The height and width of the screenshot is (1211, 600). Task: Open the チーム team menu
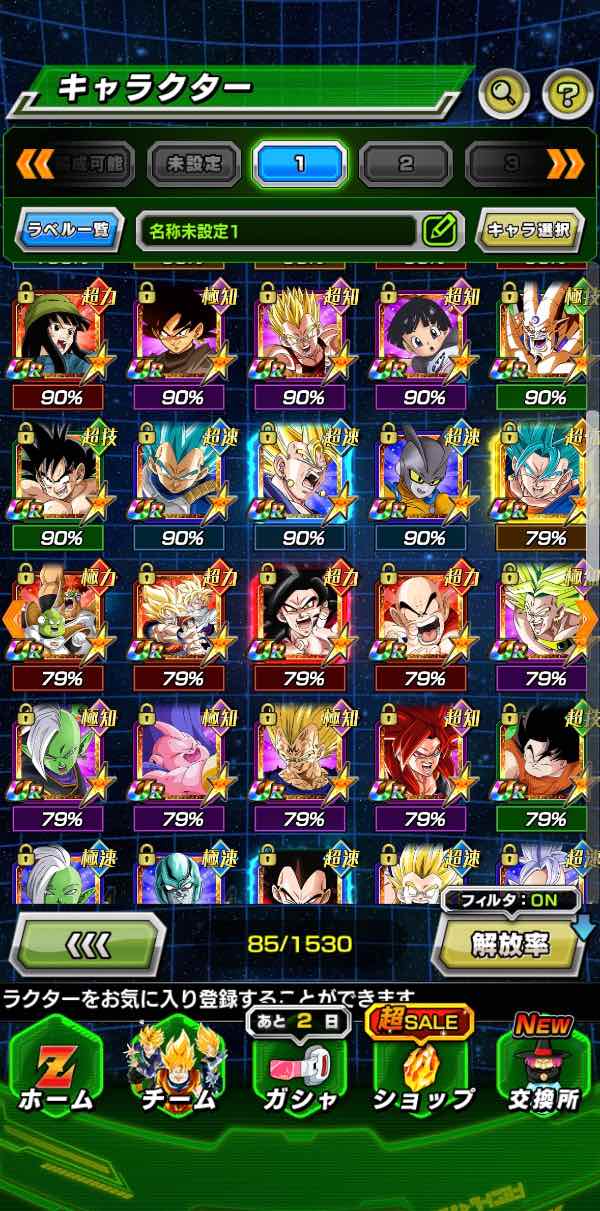point(176,1068)
